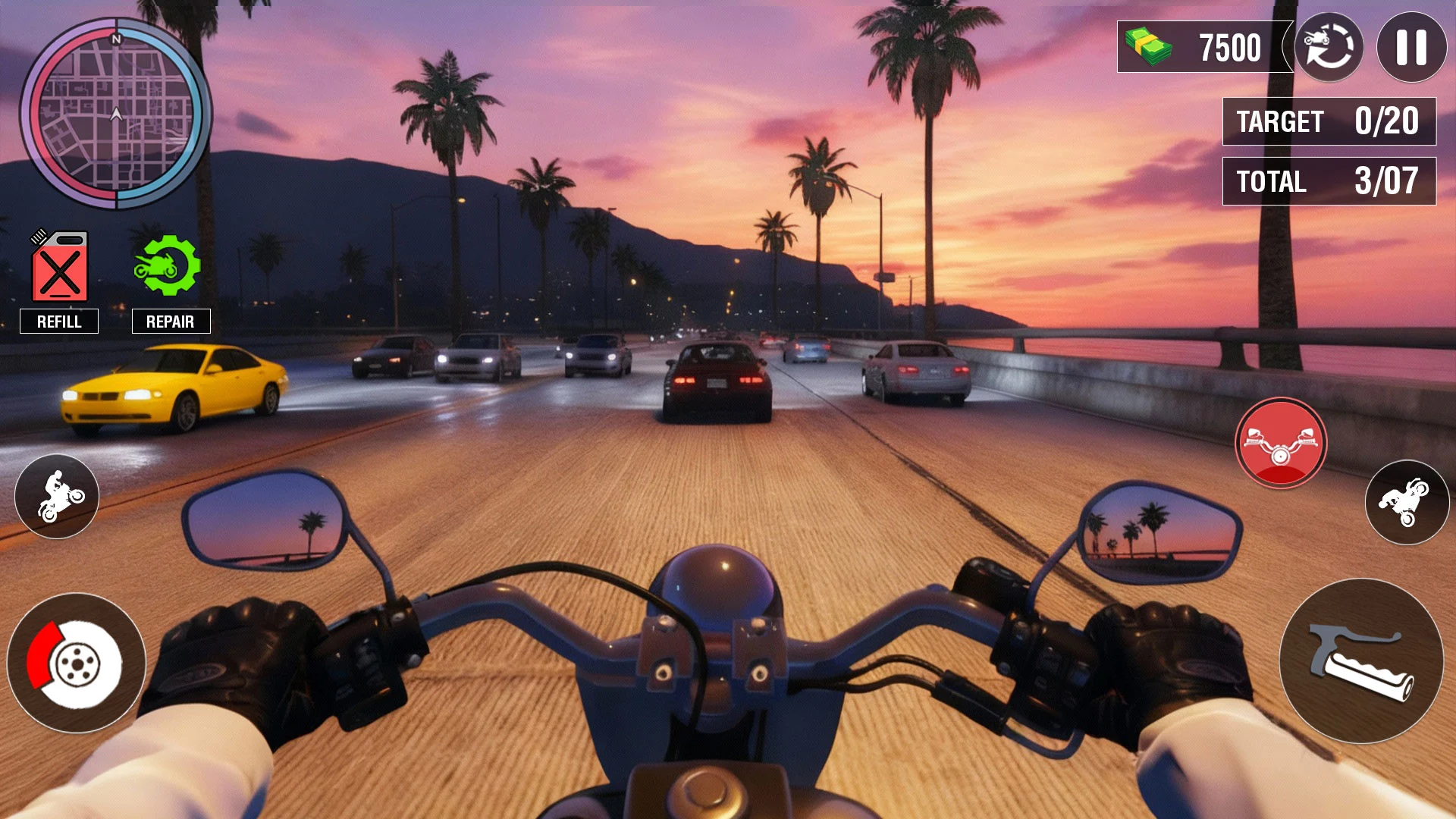Tap the bike reset button
Screen dimensions: 1456x819
[x=1329, y=47]
